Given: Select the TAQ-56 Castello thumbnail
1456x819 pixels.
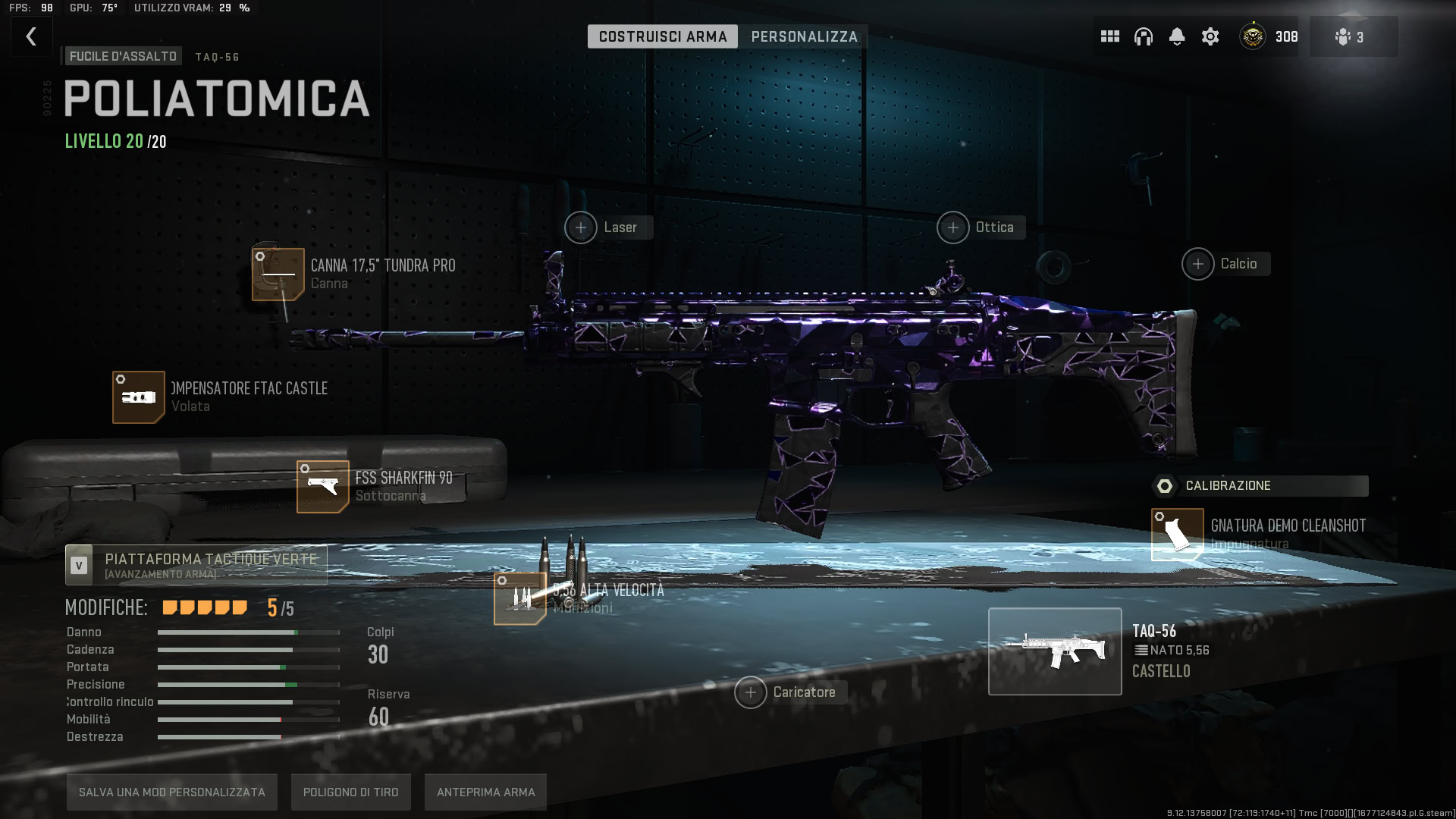Looking at the screenshot, I should [x=1055, y=651].
